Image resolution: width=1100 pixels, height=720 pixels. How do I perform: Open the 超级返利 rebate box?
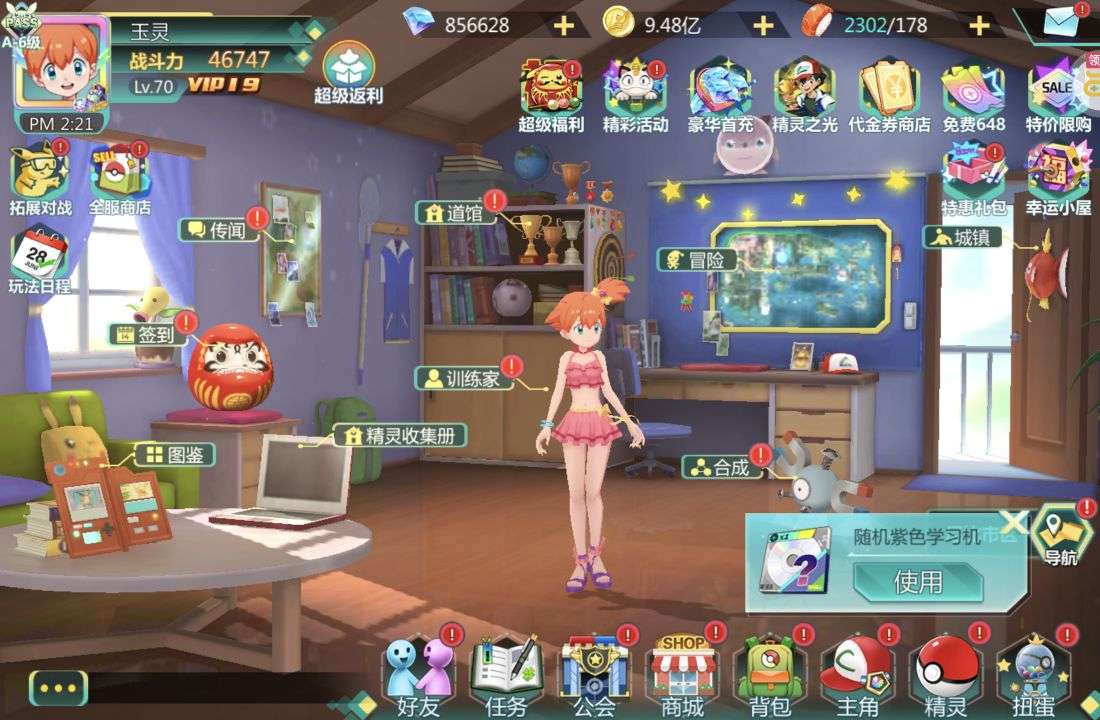pos(348,73)
